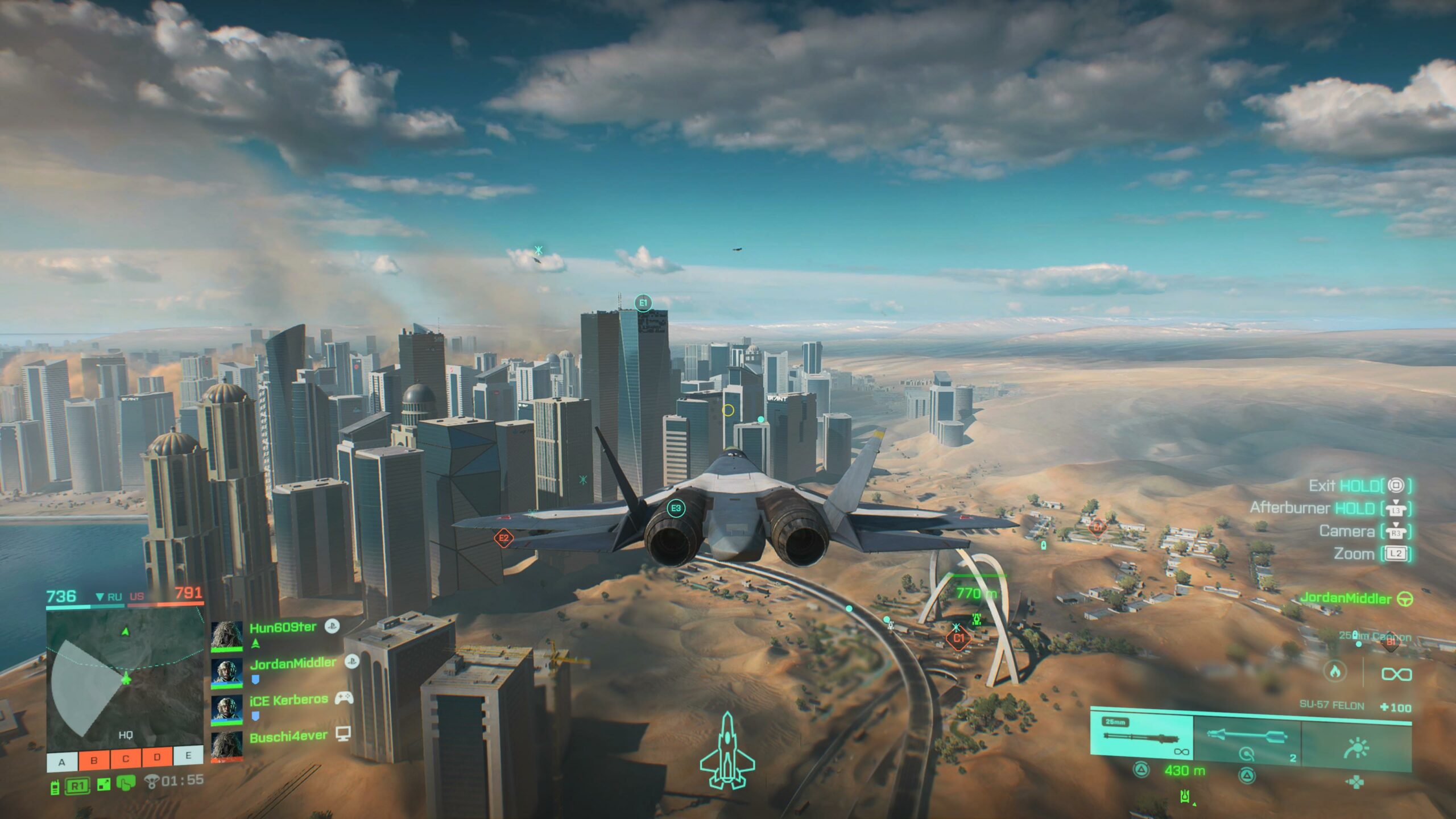Viewport: 1456px width, 819px height.
Task: Select the air-to-air missile slot
Action: [x=1246, y=736]
